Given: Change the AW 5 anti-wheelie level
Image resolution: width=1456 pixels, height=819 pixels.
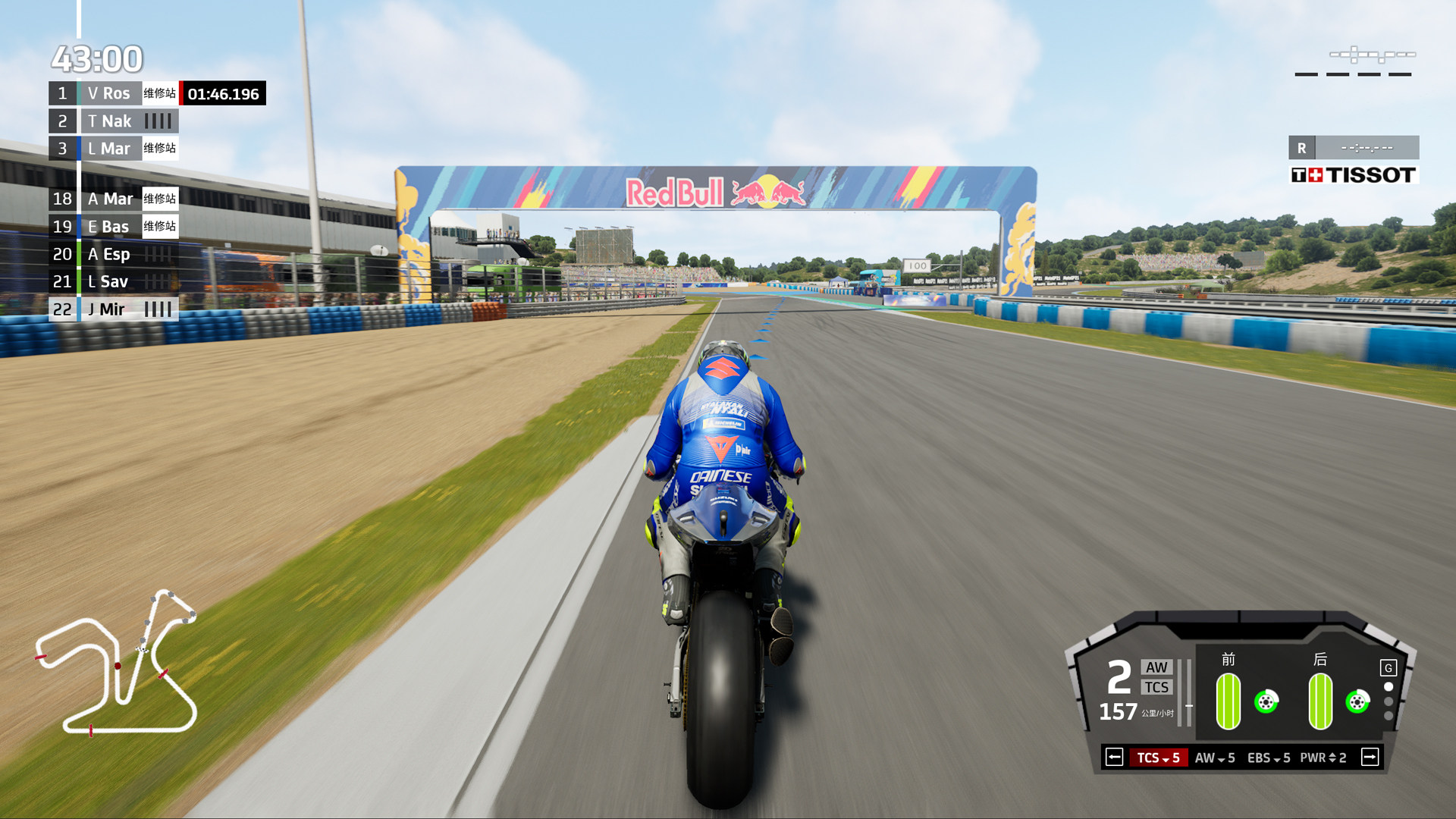Looking at the screenshot, I should click(1215, 758).
